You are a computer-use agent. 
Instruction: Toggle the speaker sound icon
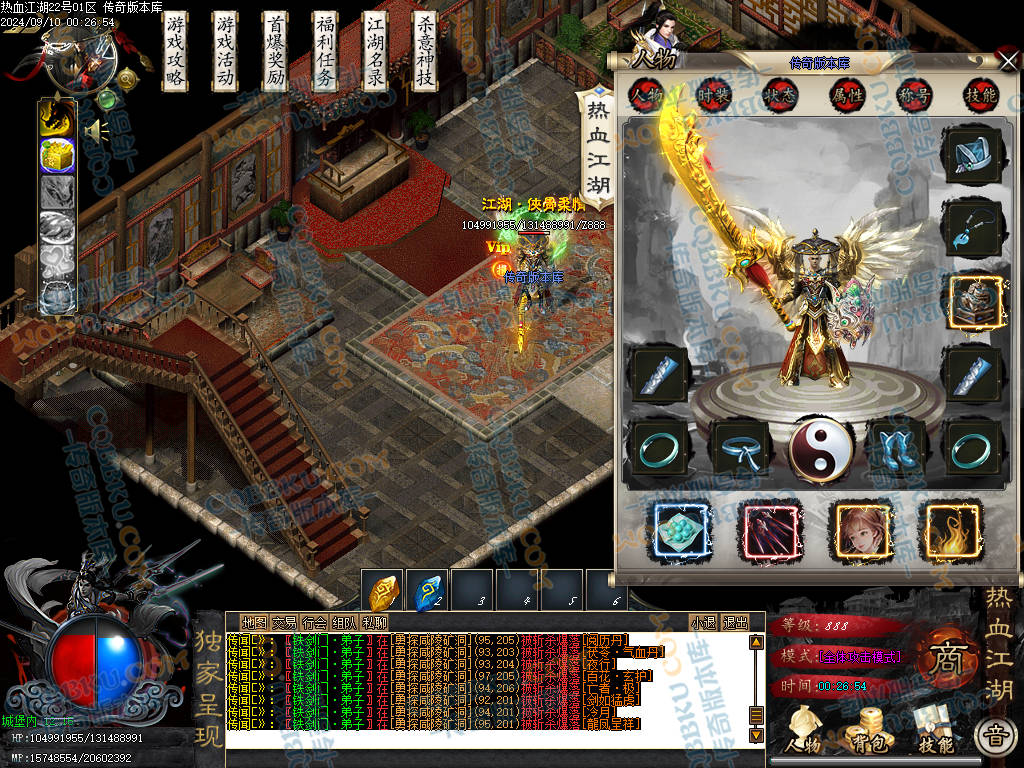[96, 131]
